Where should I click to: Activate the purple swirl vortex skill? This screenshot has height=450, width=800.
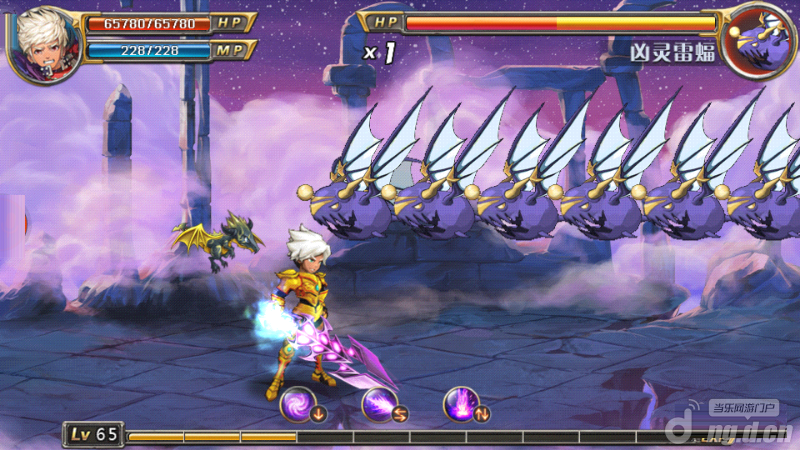pyautogui.click(x=297, y=404)
